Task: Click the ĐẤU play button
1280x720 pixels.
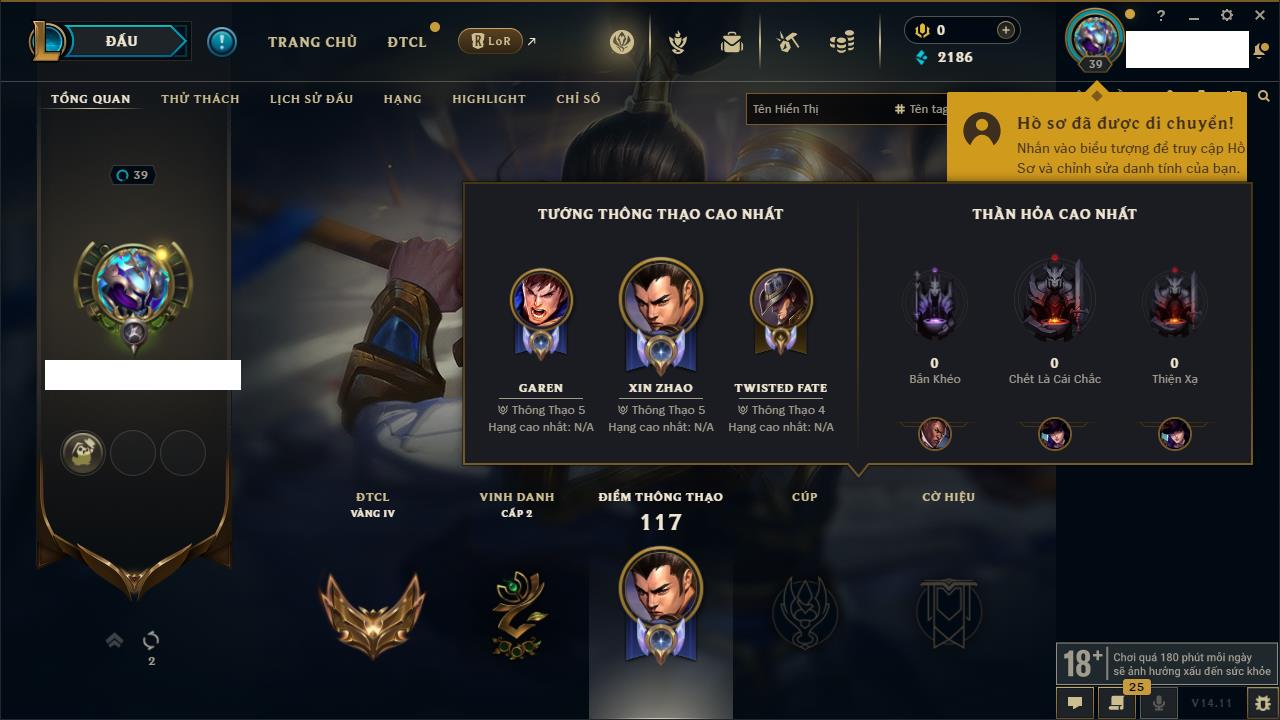Action: (122, 41)
